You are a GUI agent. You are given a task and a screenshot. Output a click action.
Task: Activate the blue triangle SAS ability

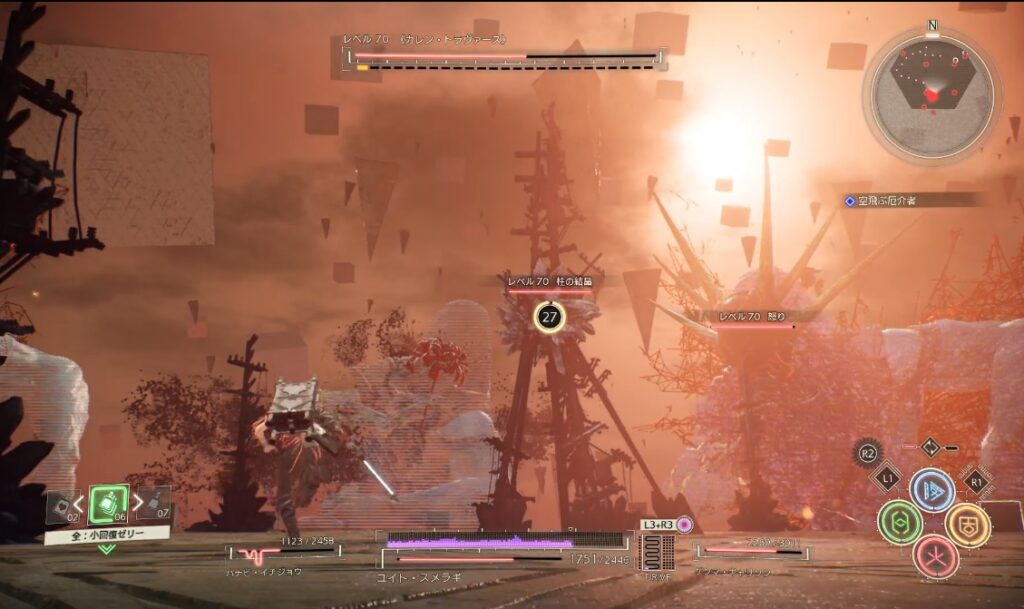932,491
